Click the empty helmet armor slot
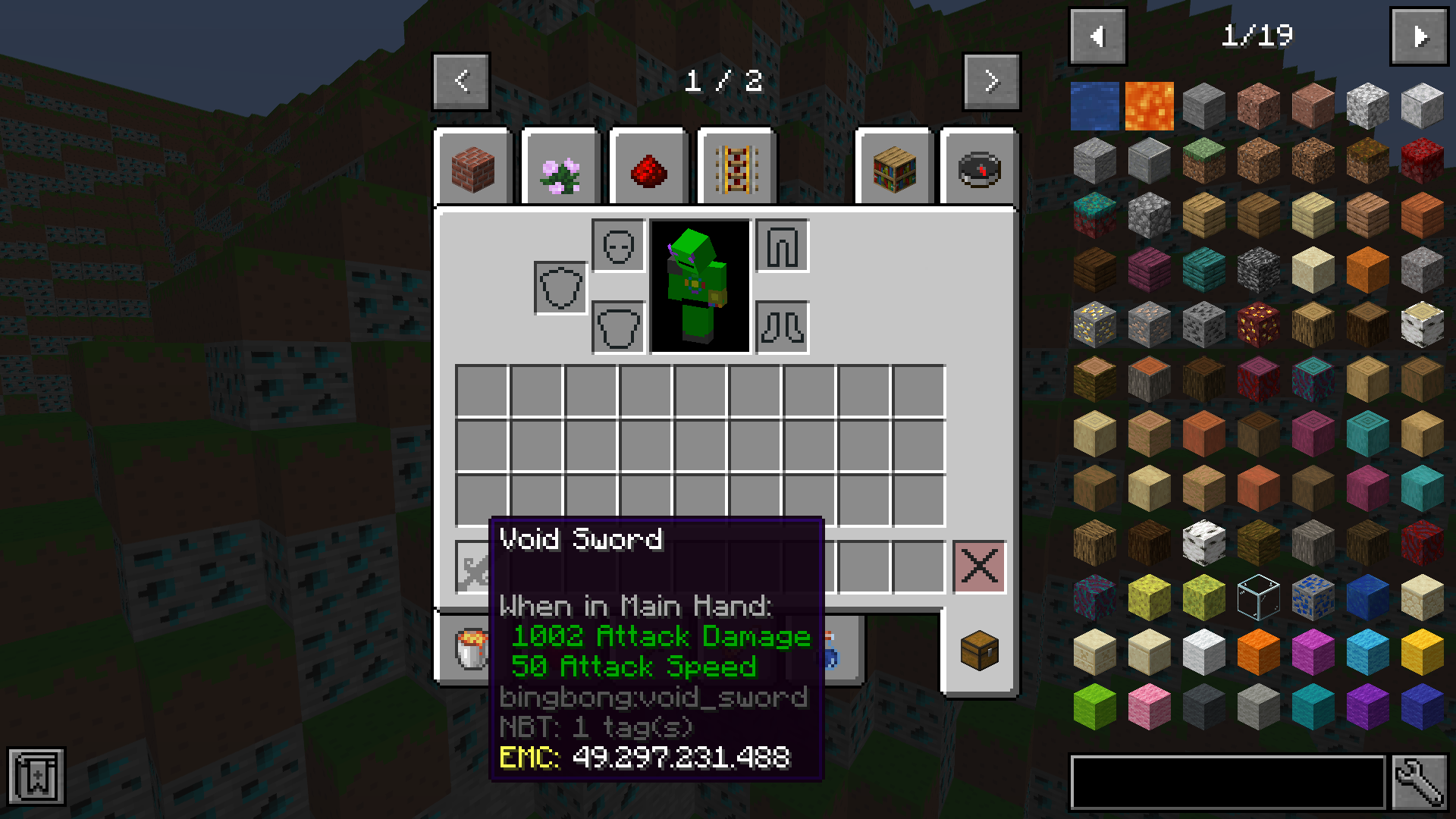The height and width of the screenshot is (819, 1456). [x=617, y=245]
